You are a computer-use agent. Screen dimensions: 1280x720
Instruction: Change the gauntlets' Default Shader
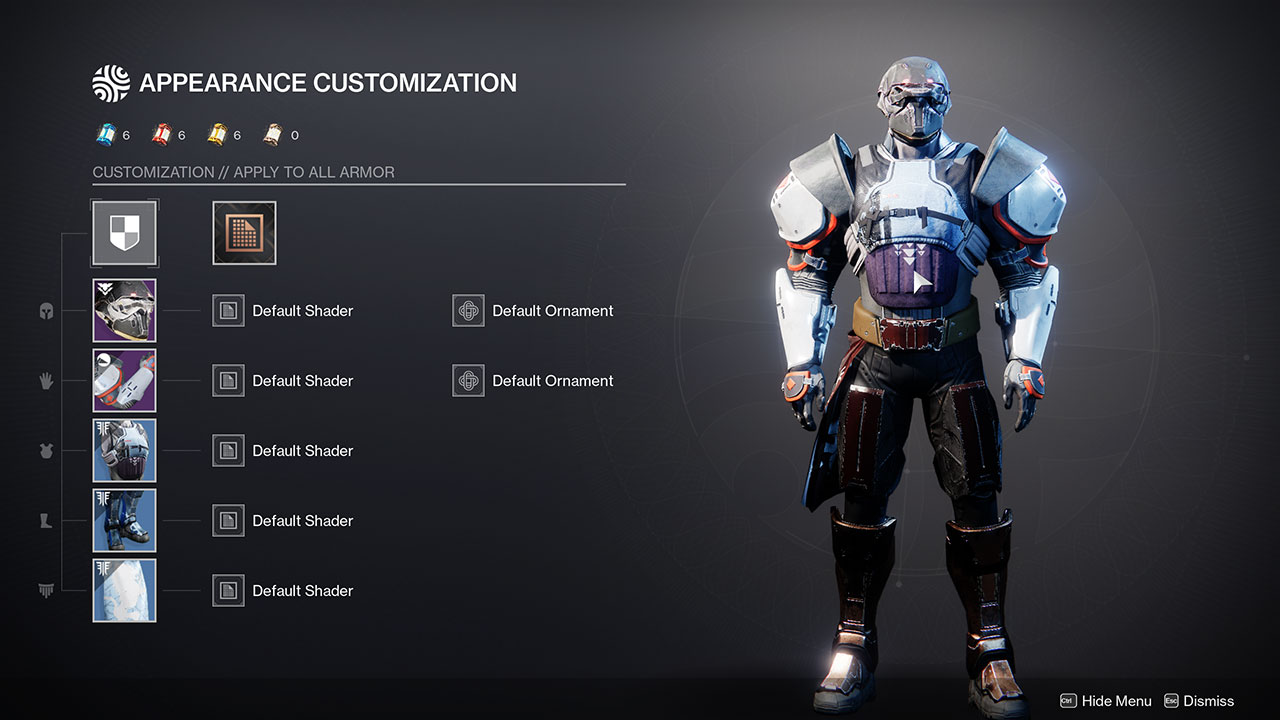tap(229, 381)
